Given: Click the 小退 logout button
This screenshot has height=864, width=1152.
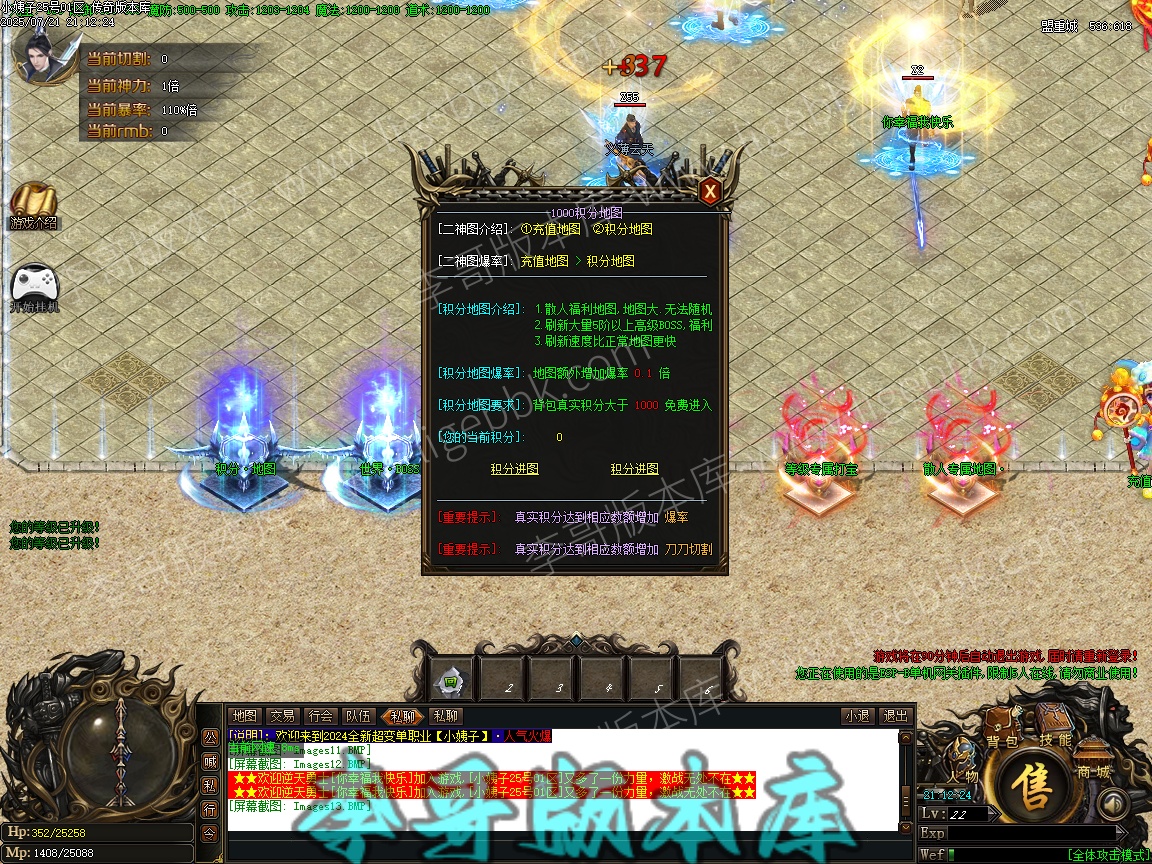Looking at the screenshot, I should coord(857,716).
